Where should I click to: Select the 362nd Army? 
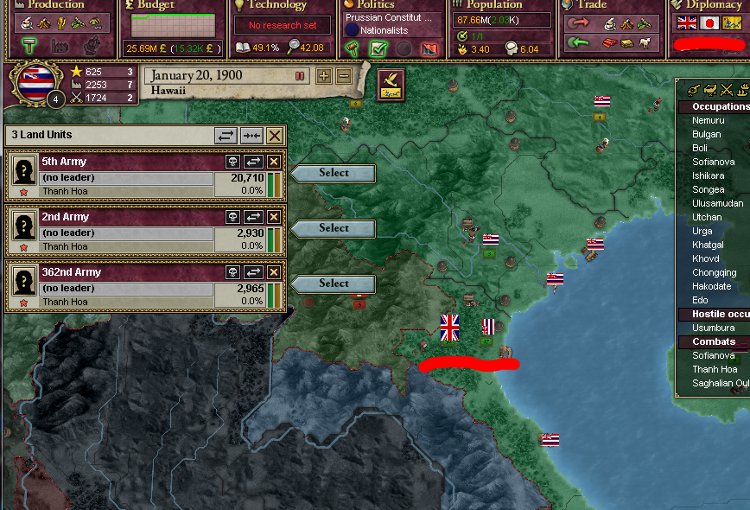click(x=333, y=283)
